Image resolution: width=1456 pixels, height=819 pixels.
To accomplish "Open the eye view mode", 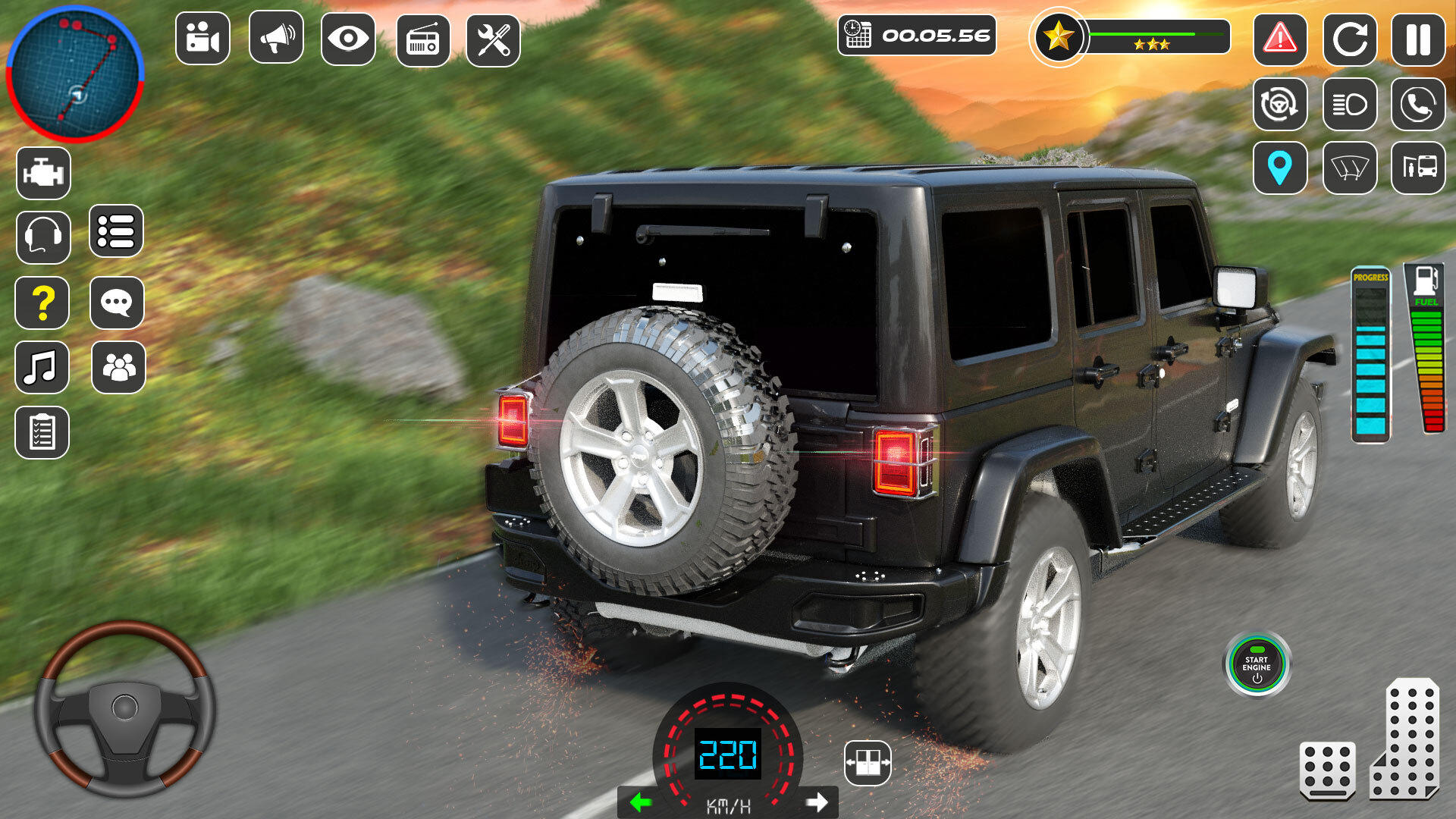I will point(347,38).
